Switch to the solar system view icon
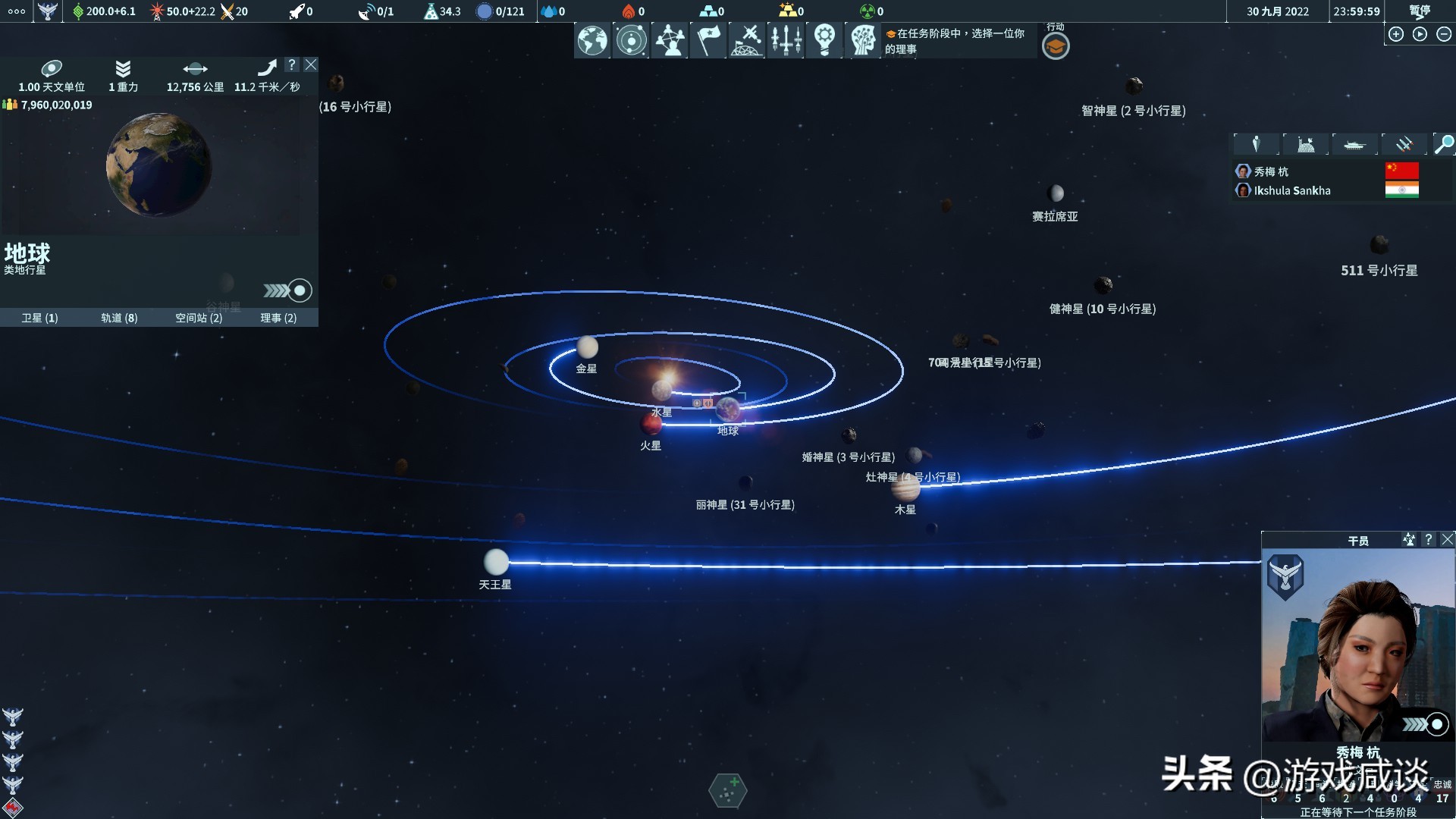This screenshot has width=1456, height=819. [x=631, y=40]
